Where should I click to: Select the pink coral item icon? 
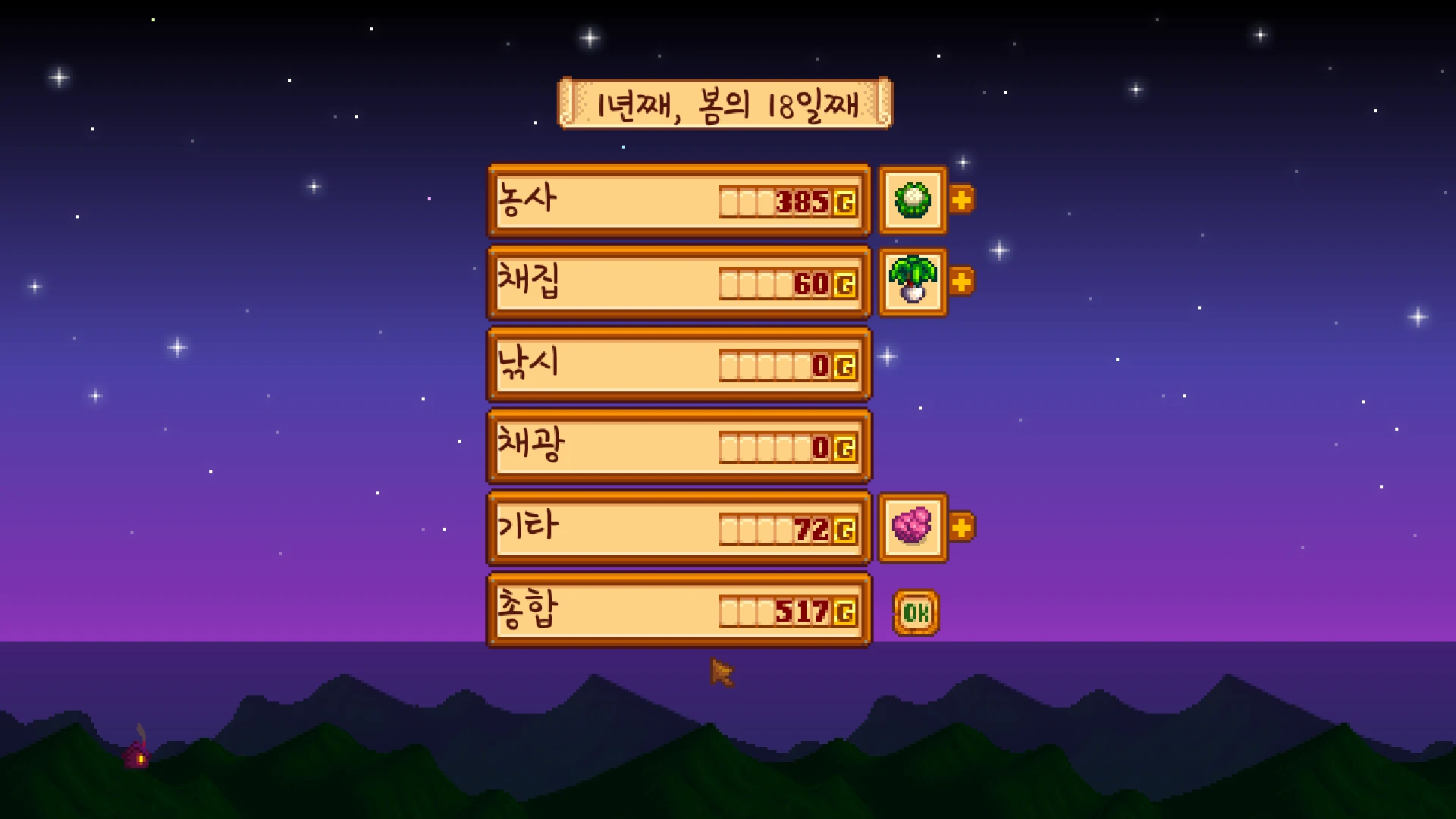(912, 527)
